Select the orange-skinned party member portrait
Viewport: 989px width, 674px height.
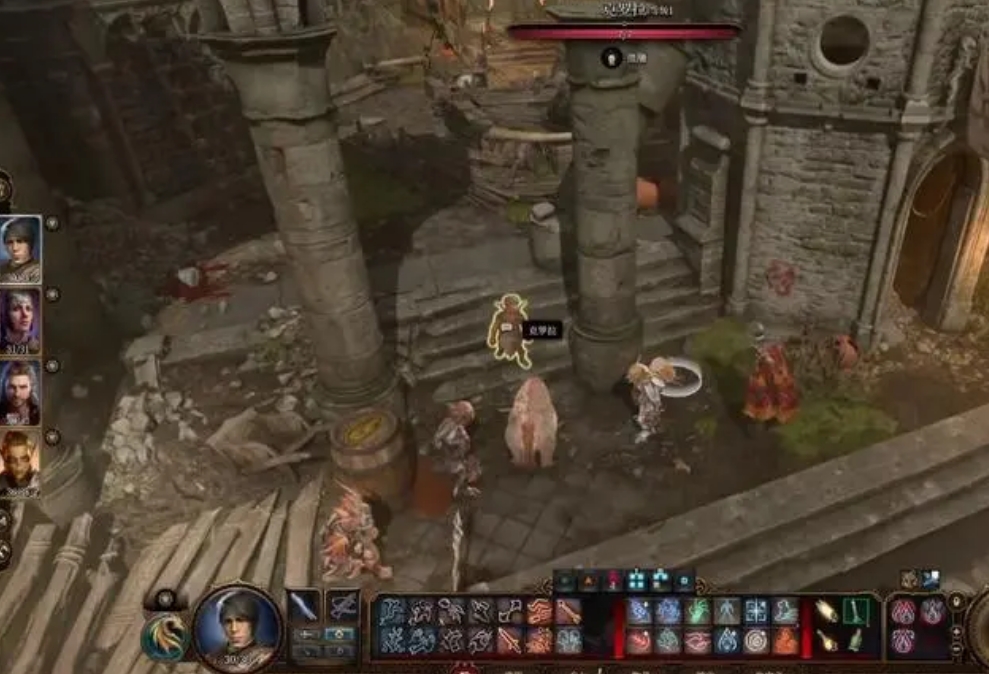[x=20, y=462]
